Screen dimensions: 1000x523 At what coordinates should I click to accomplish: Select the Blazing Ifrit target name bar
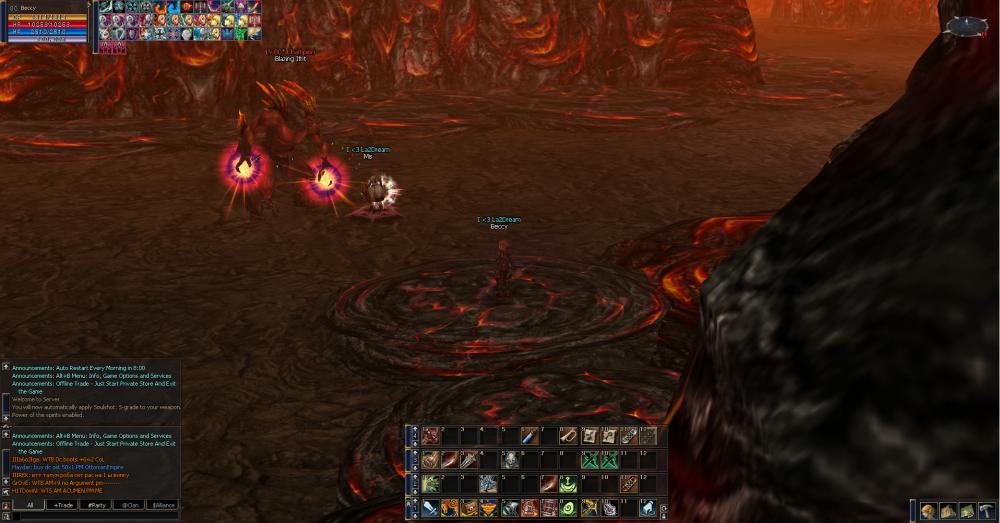click(x=290, y=55)
